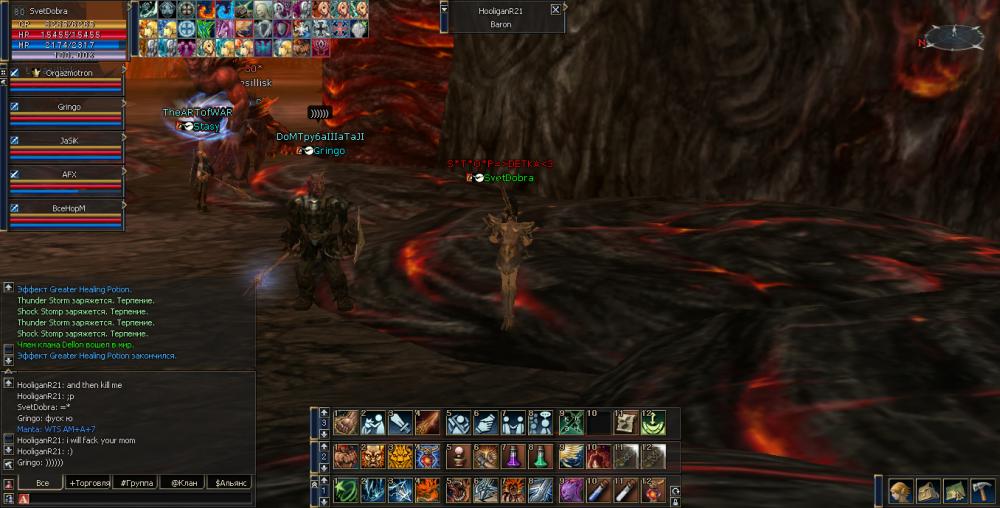Click the compass radar minimap
This screenshot has width=1000, height=508.
953,37
